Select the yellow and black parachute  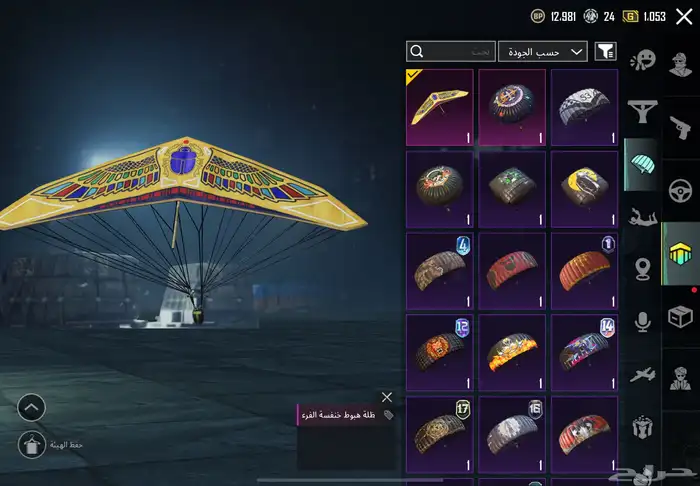[x=584, y=189]
